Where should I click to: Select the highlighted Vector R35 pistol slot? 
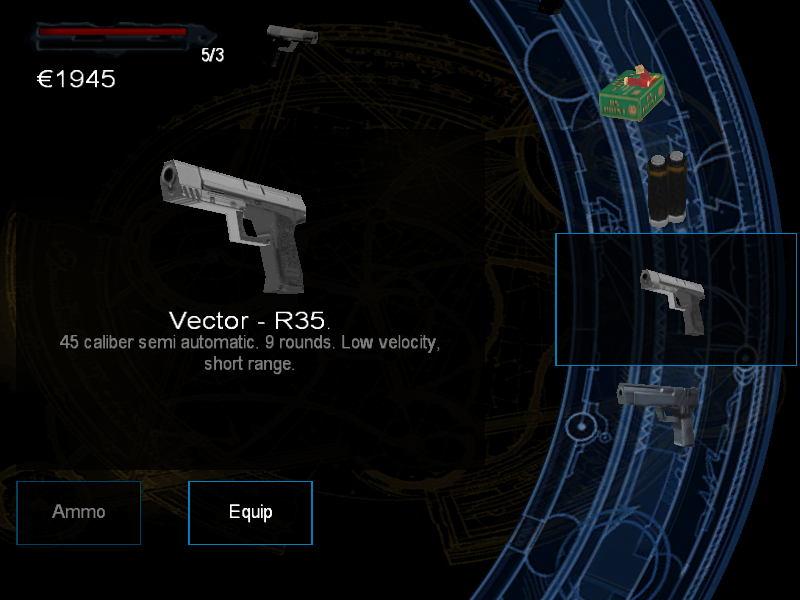[675, 300]
